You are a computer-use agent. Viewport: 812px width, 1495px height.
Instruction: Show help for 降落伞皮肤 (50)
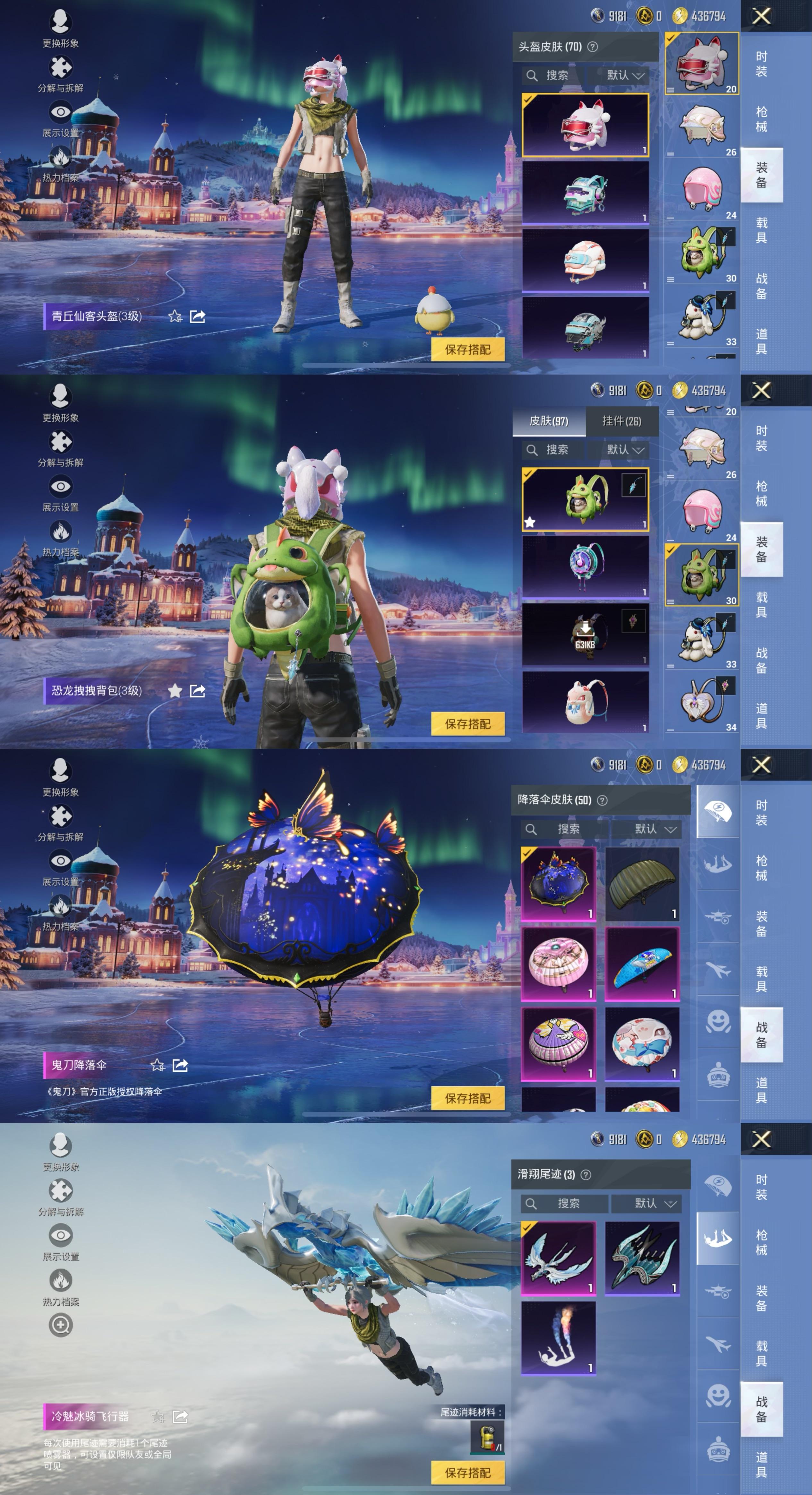pyautogui.click(x=602, y=800)
